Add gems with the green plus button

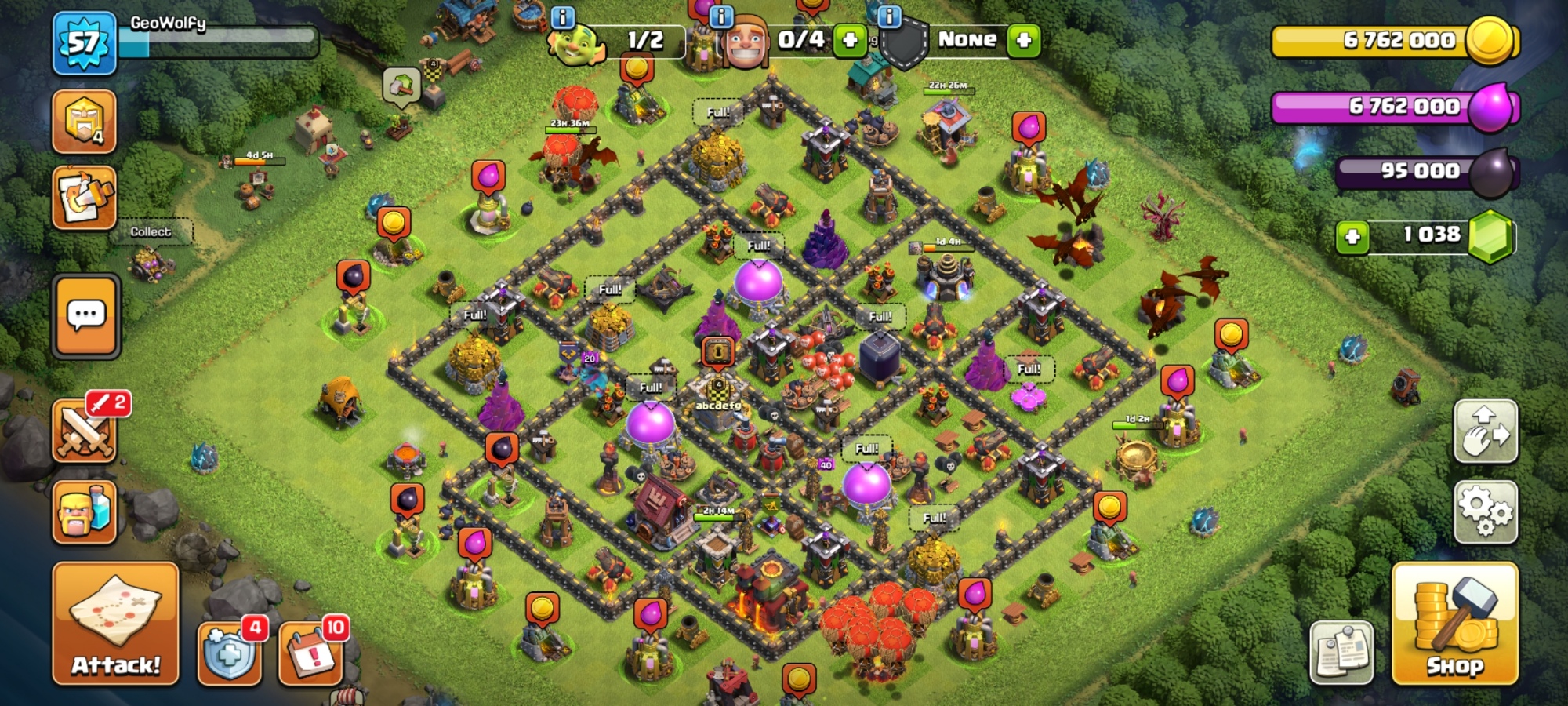point(1352,236)
